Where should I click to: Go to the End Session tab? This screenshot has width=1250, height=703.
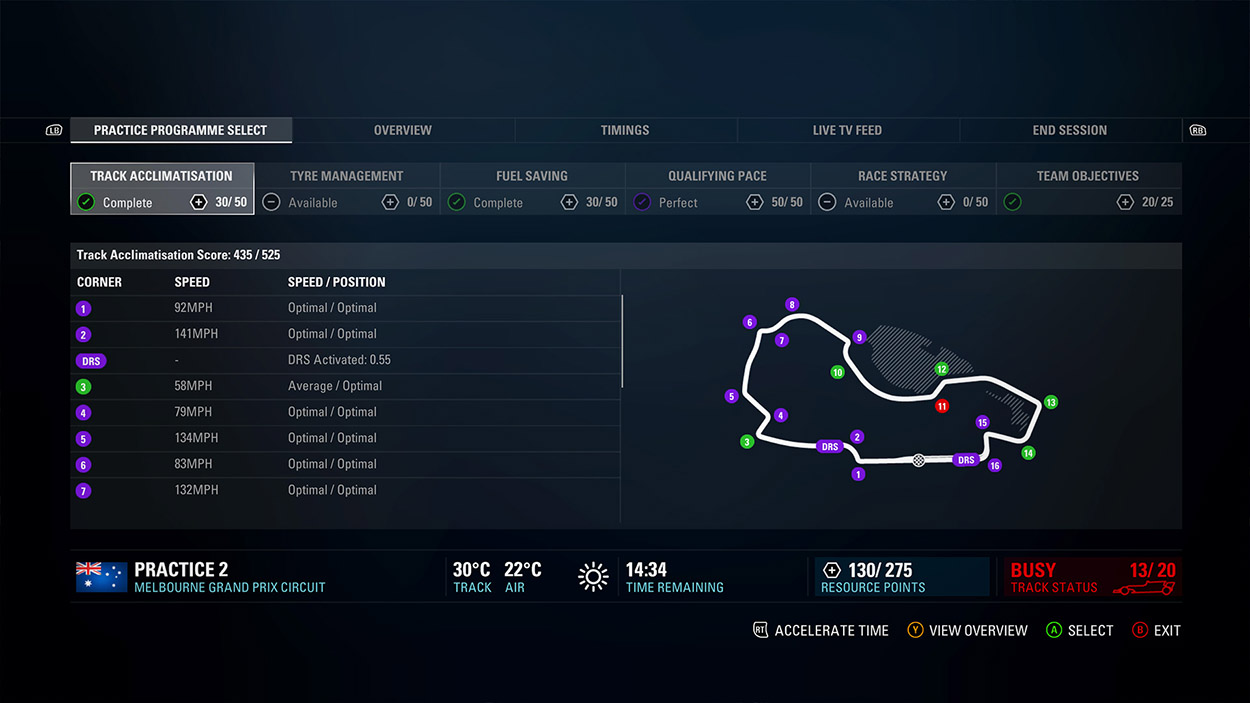pyautogui.click(x=1069, y=130)
